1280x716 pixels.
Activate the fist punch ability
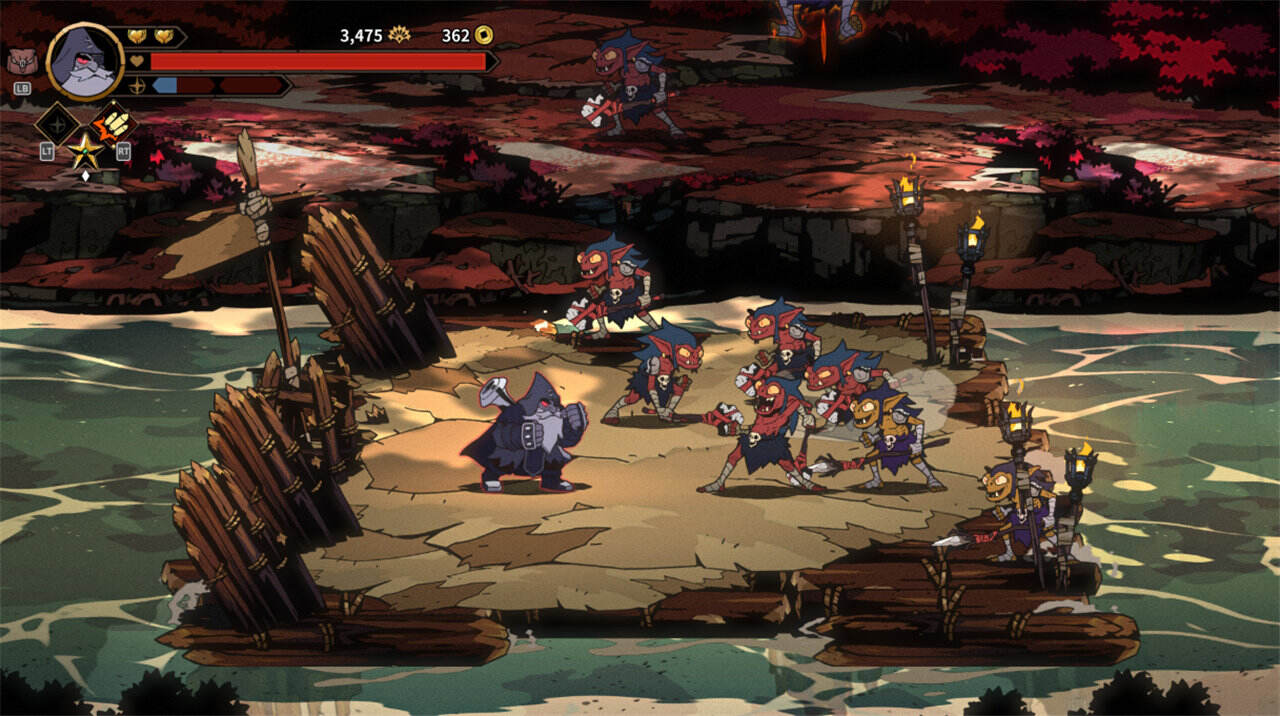click(116, 123)
